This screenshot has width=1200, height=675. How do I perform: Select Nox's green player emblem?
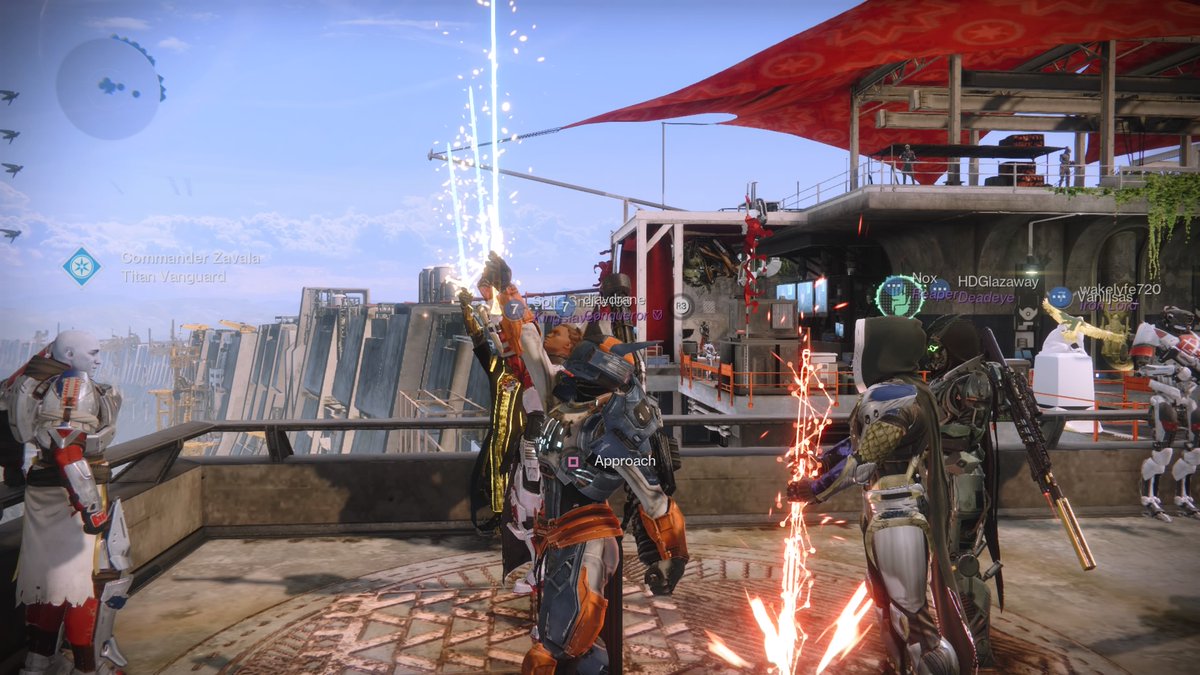click(897, 296)
